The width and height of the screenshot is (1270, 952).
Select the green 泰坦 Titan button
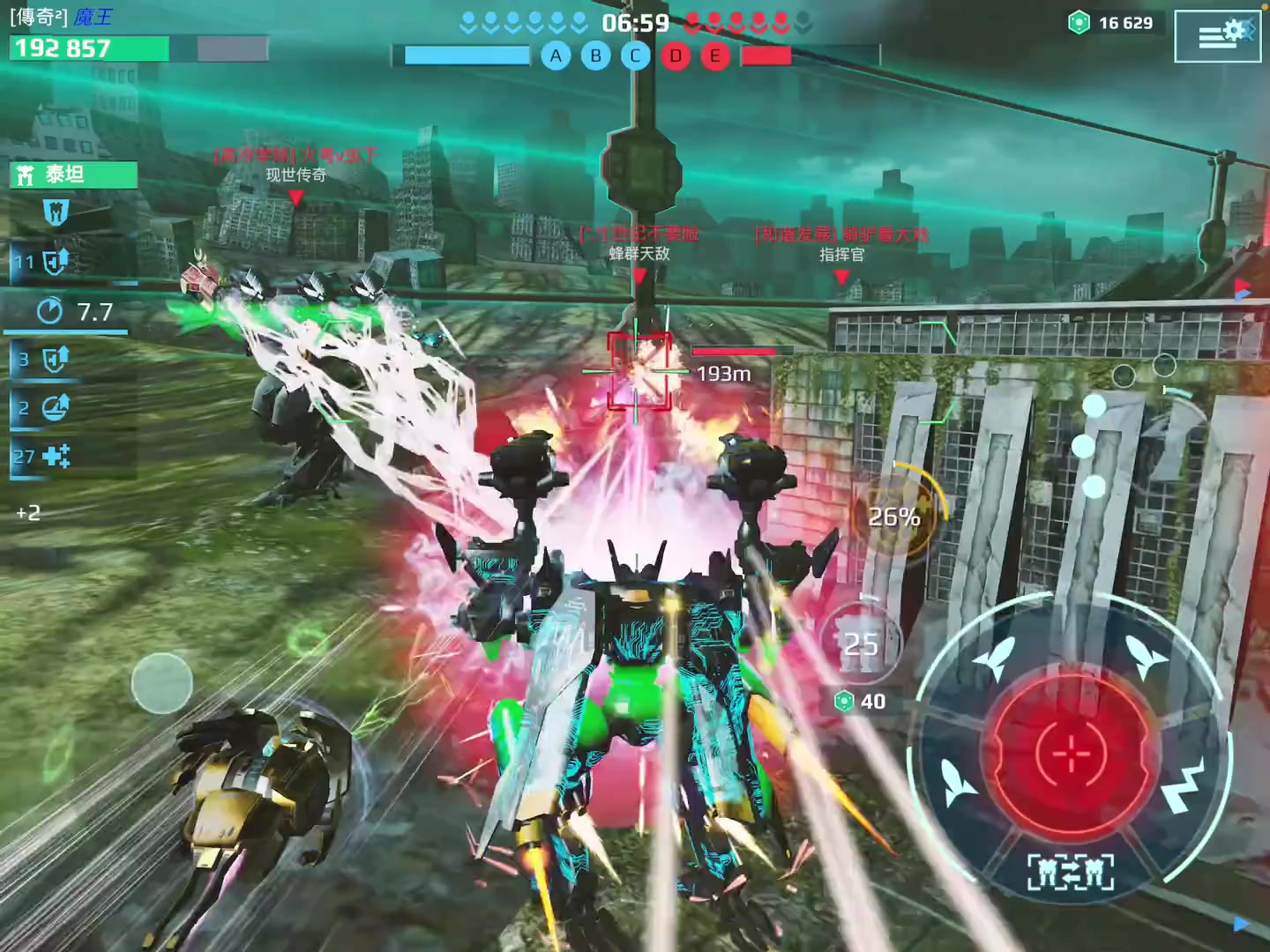pos(74,175)
